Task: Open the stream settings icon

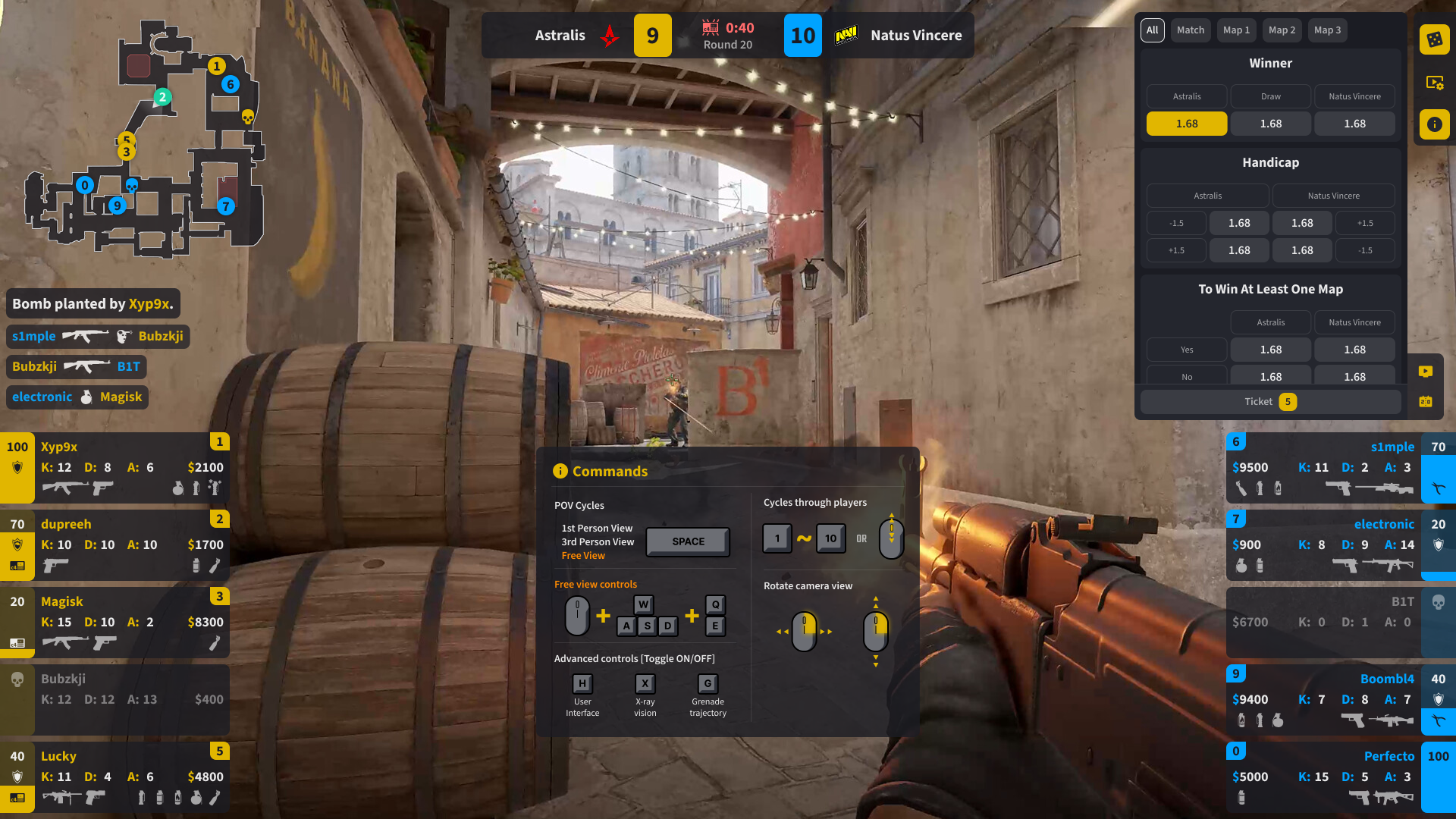Action: click(1434, 82)
